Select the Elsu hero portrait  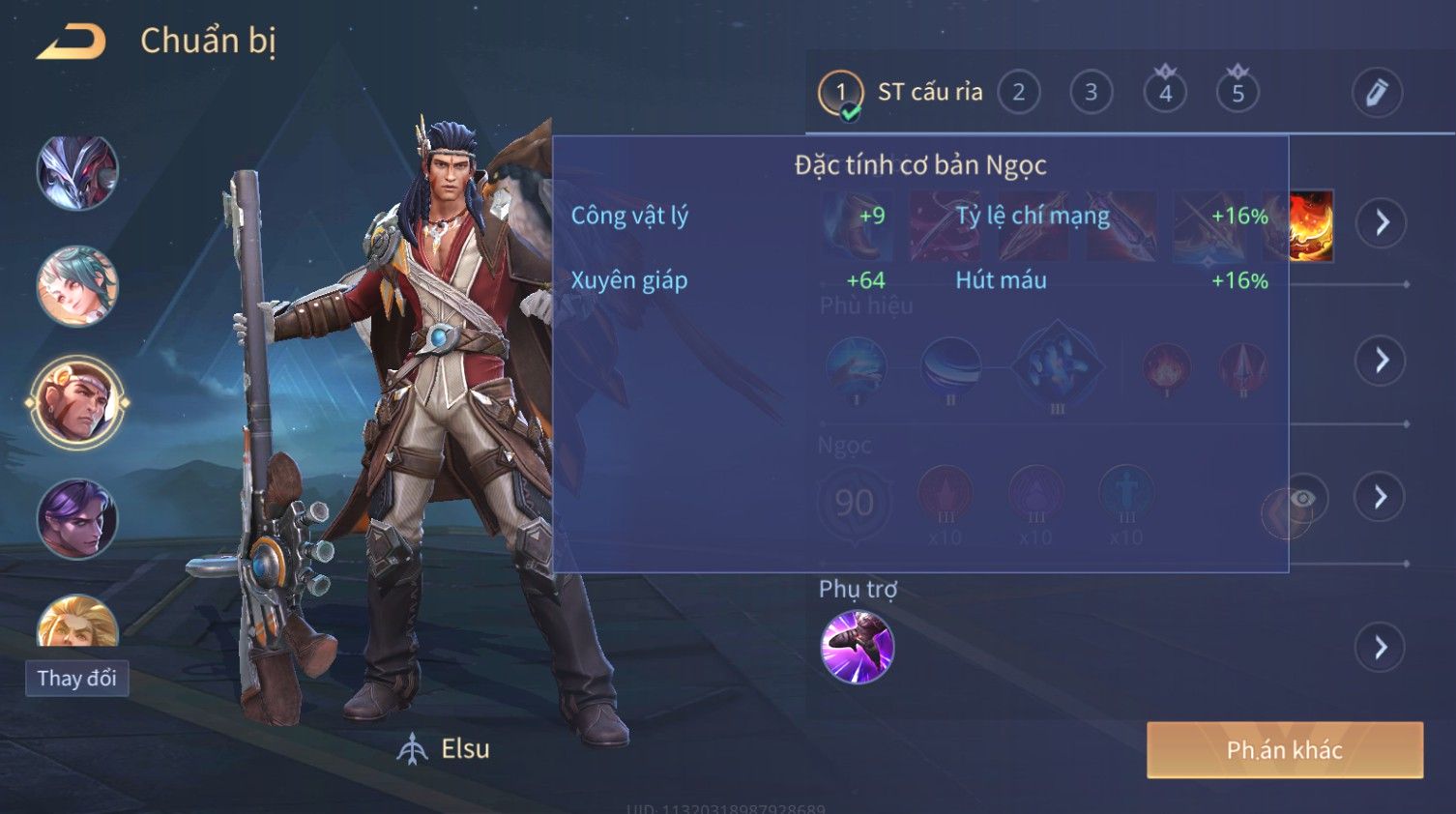pyautogui.click(x=77, y=403)
